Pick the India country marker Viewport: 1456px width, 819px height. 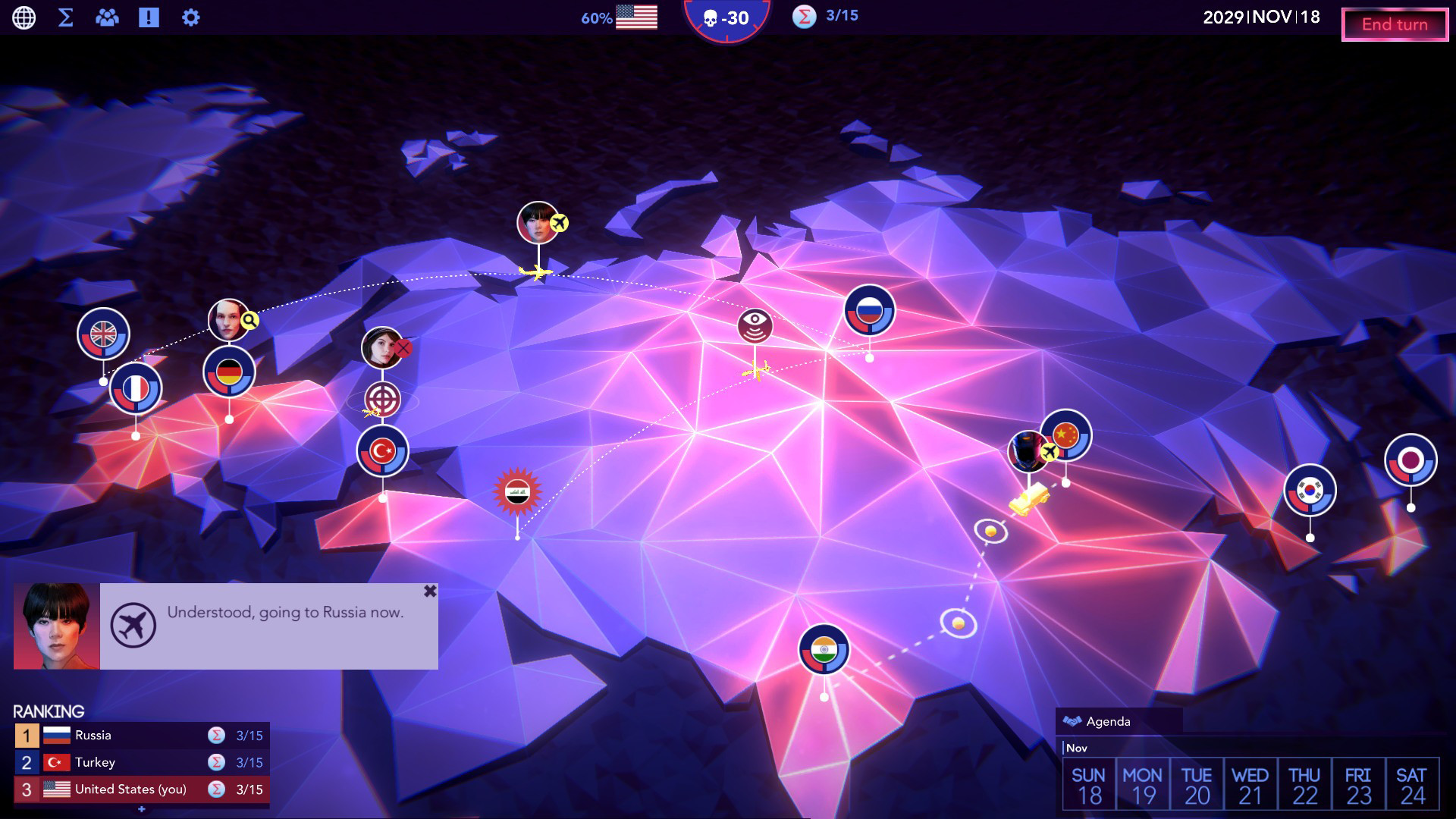(x=824, y=650)
